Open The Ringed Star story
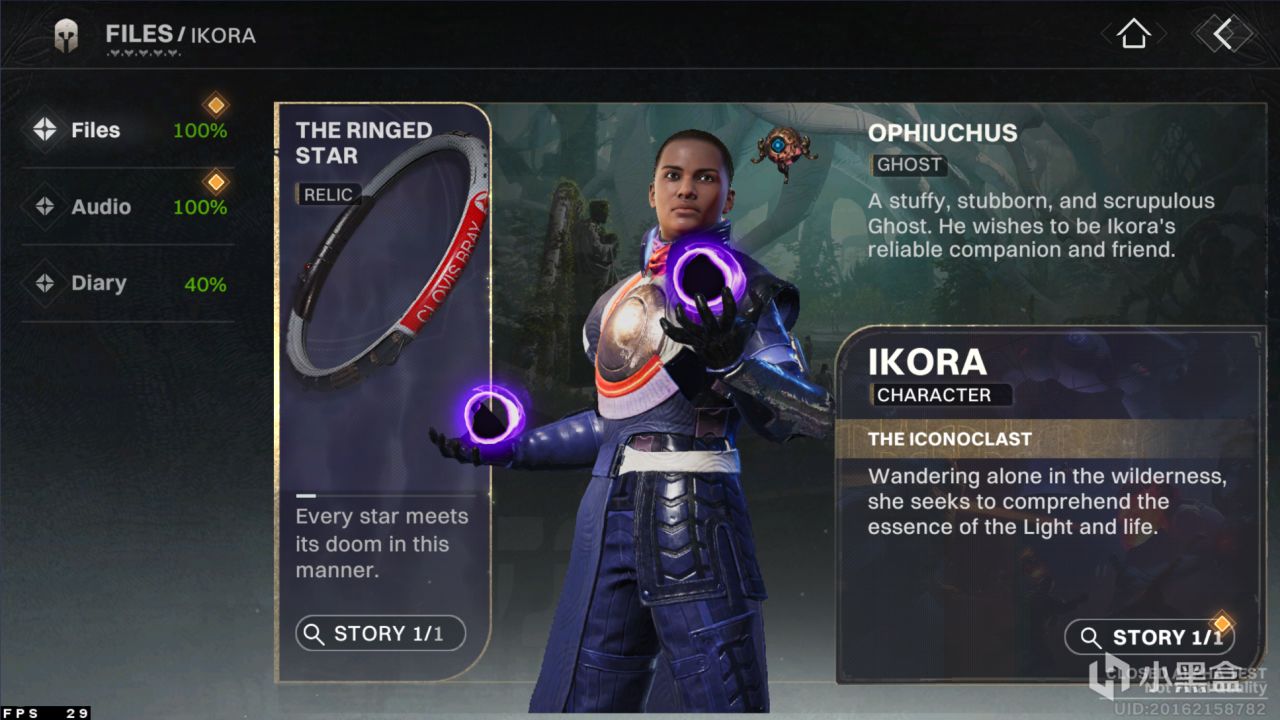The height and width of the screenshot is (720, 1280). 380,633
